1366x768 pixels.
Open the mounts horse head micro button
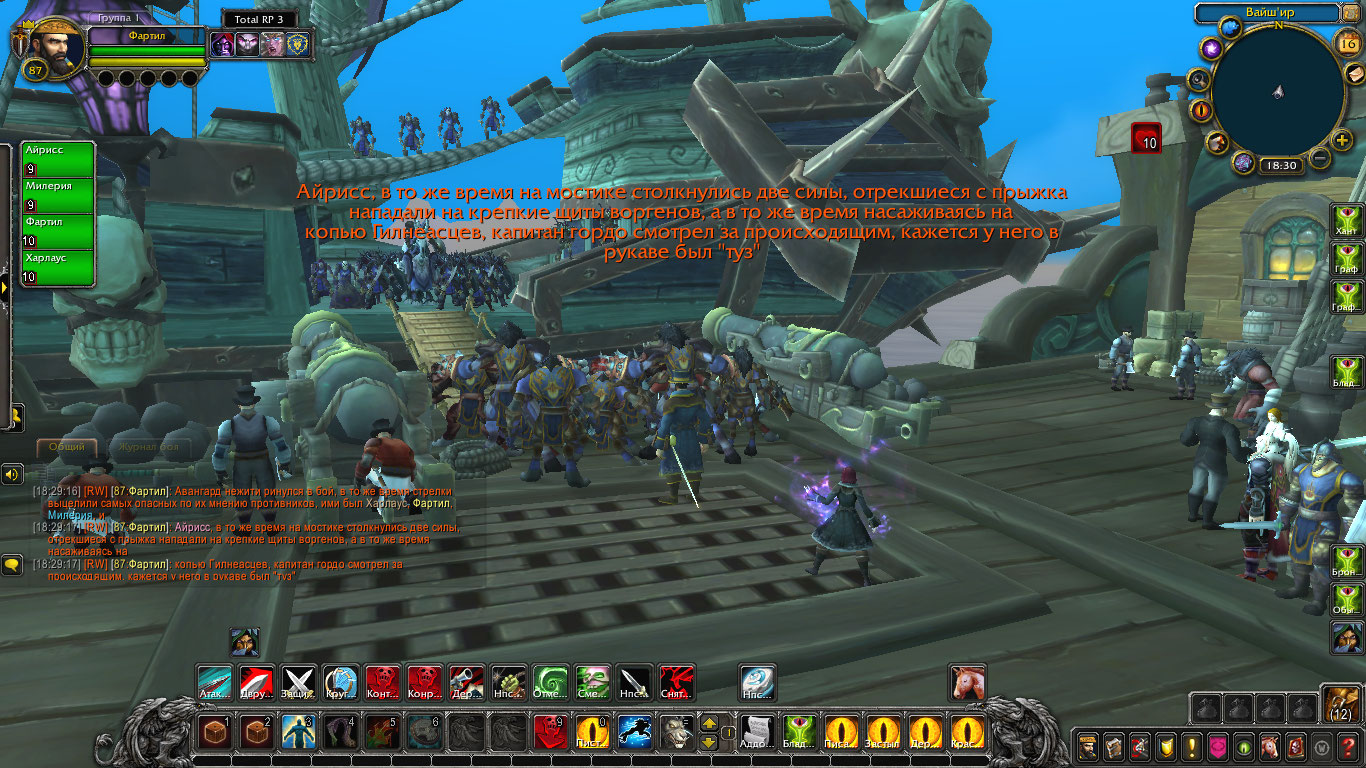point(1270,746)
